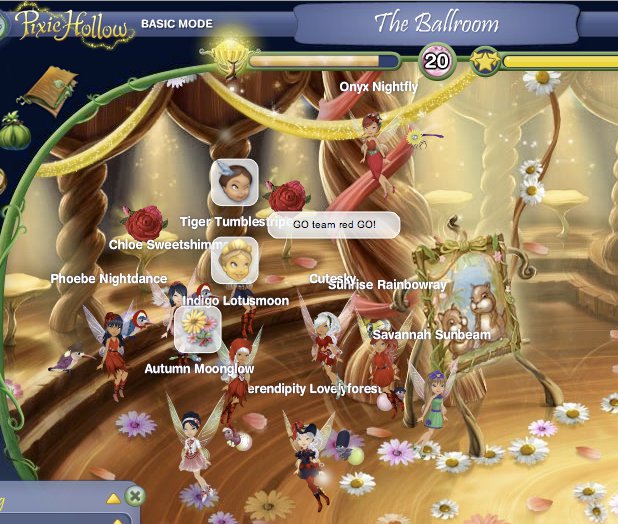Expand chat panel with yellow arrow
The width and height of the screenshot is (618, 524).
(x=113, y=497)
